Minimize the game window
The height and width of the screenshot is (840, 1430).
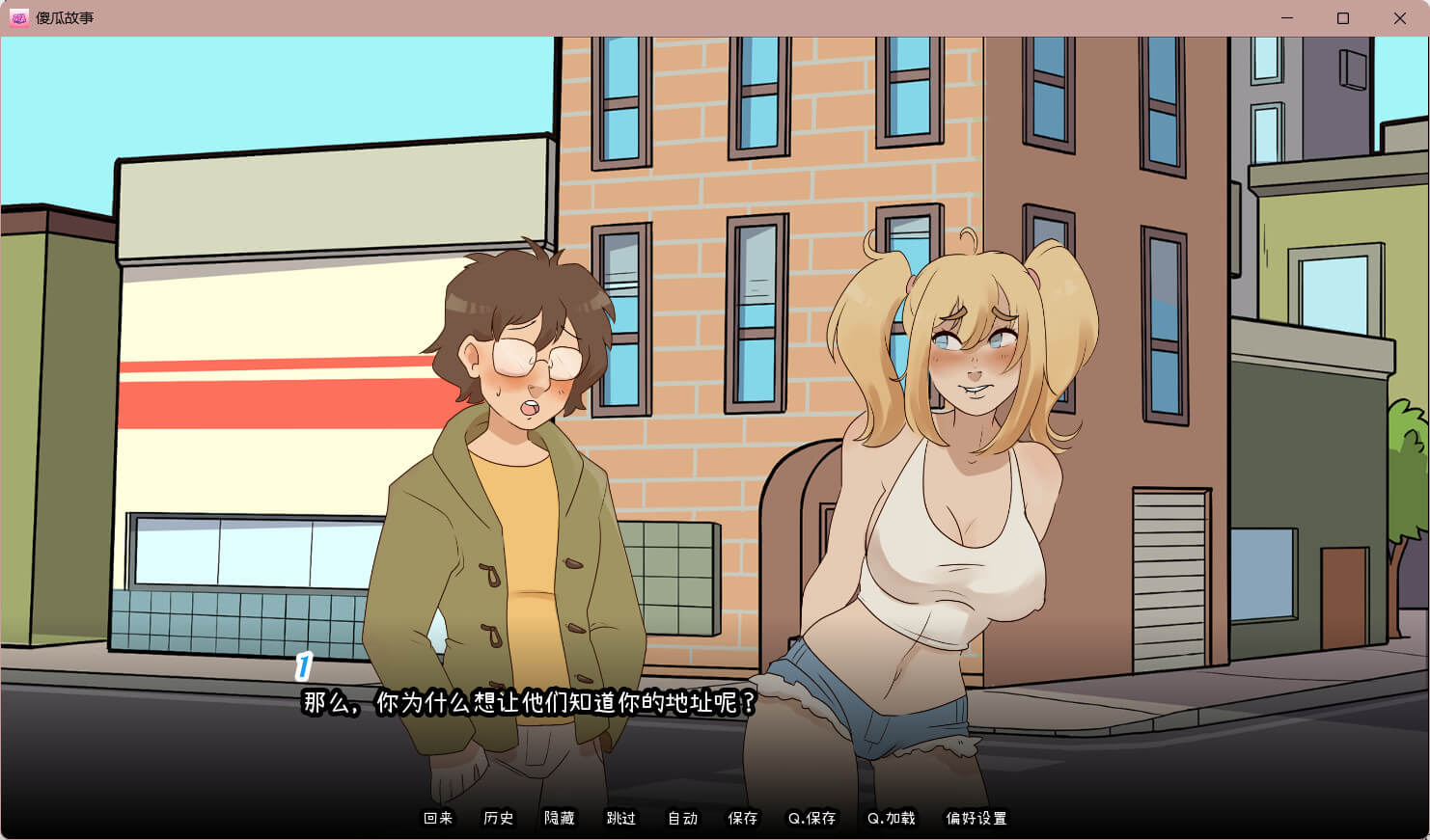pos(1286,18)
